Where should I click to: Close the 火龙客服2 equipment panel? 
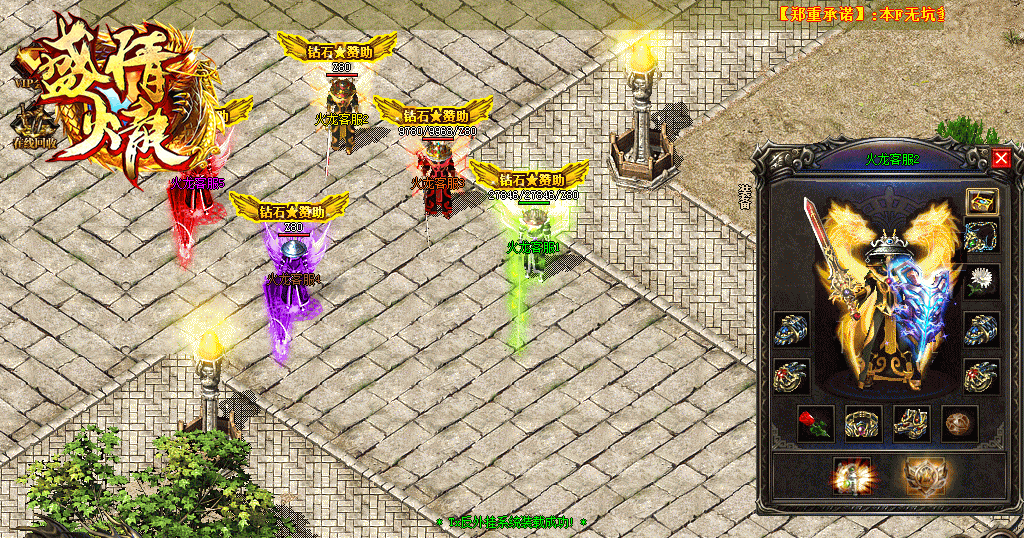[1001, 159]
